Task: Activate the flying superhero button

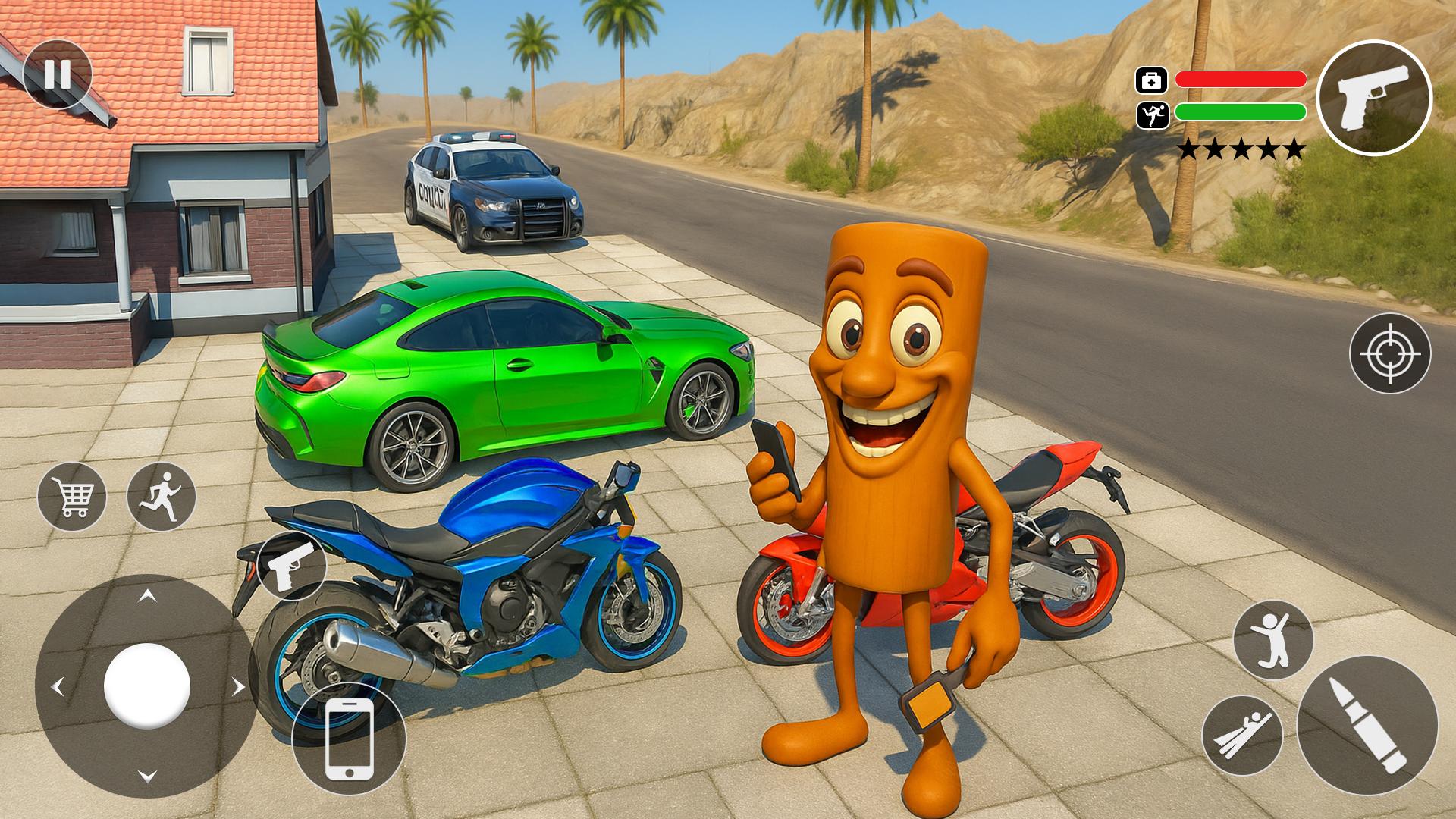Action: point(1242,735)
